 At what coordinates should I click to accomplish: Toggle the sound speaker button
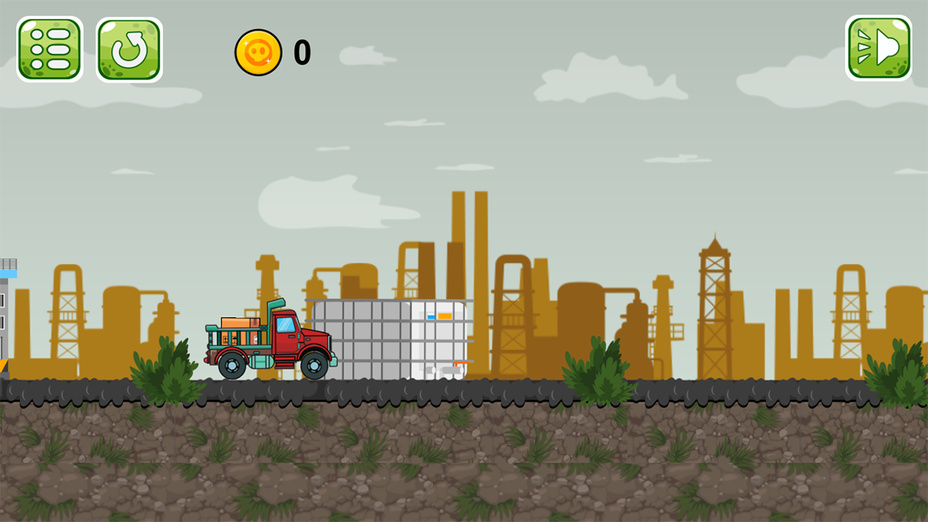[878, 48]
